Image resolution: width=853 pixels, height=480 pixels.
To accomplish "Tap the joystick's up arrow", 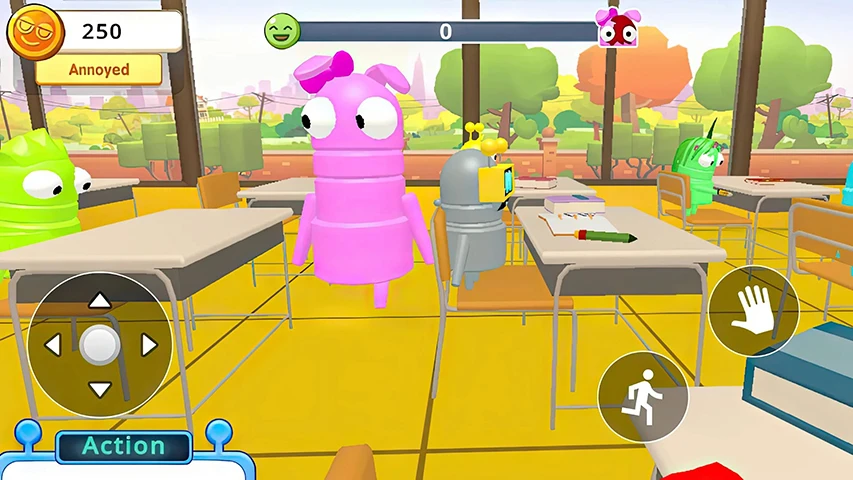I will point(99,300).
